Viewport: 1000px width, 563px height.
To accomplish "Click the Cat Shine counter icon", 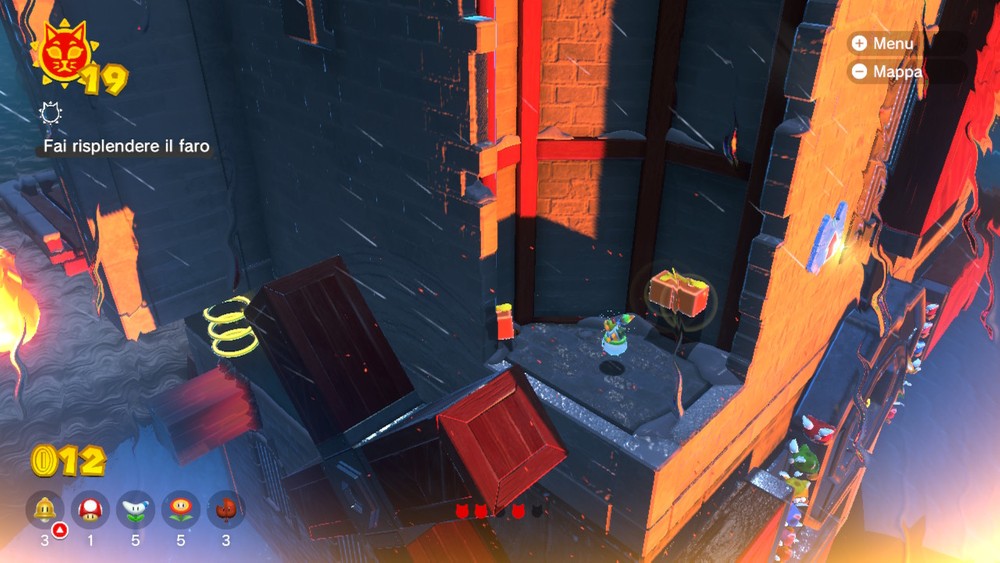I will (62, 59).
